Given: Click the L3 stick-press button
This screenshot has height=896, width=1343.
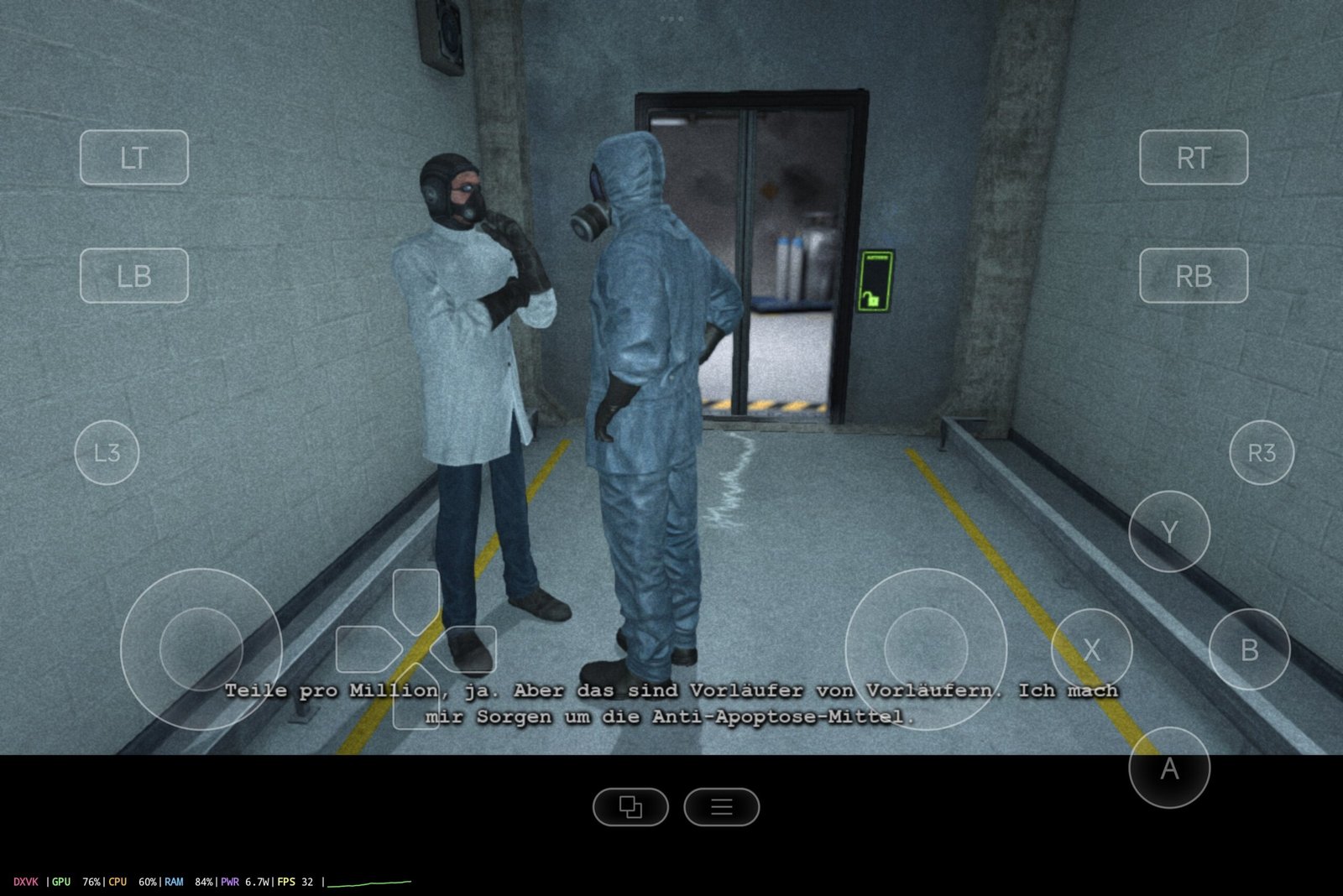Looking at the screenshot, I should click(x=108, y=451).
